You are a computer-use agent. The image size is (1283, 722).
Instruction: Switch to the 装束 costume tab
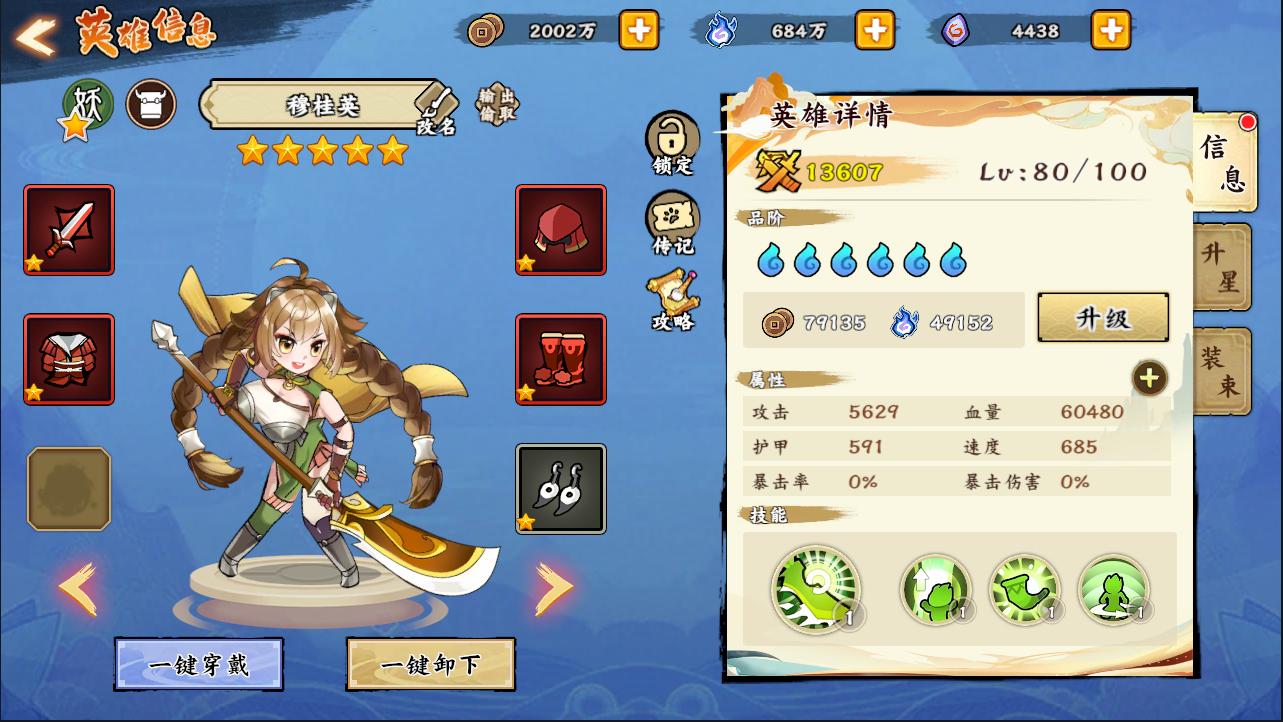[1221, 371]
